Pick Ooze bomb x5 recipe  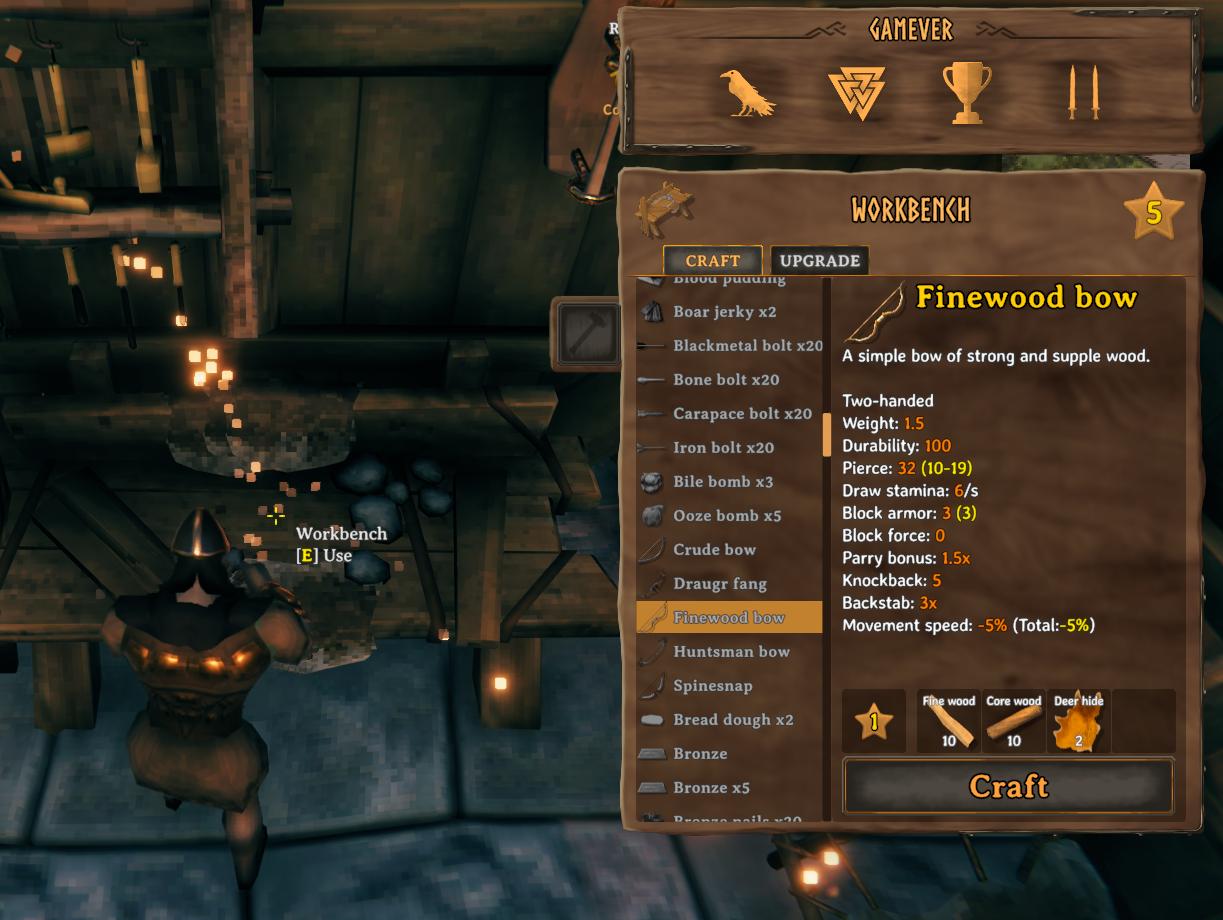tap(726, 516)
